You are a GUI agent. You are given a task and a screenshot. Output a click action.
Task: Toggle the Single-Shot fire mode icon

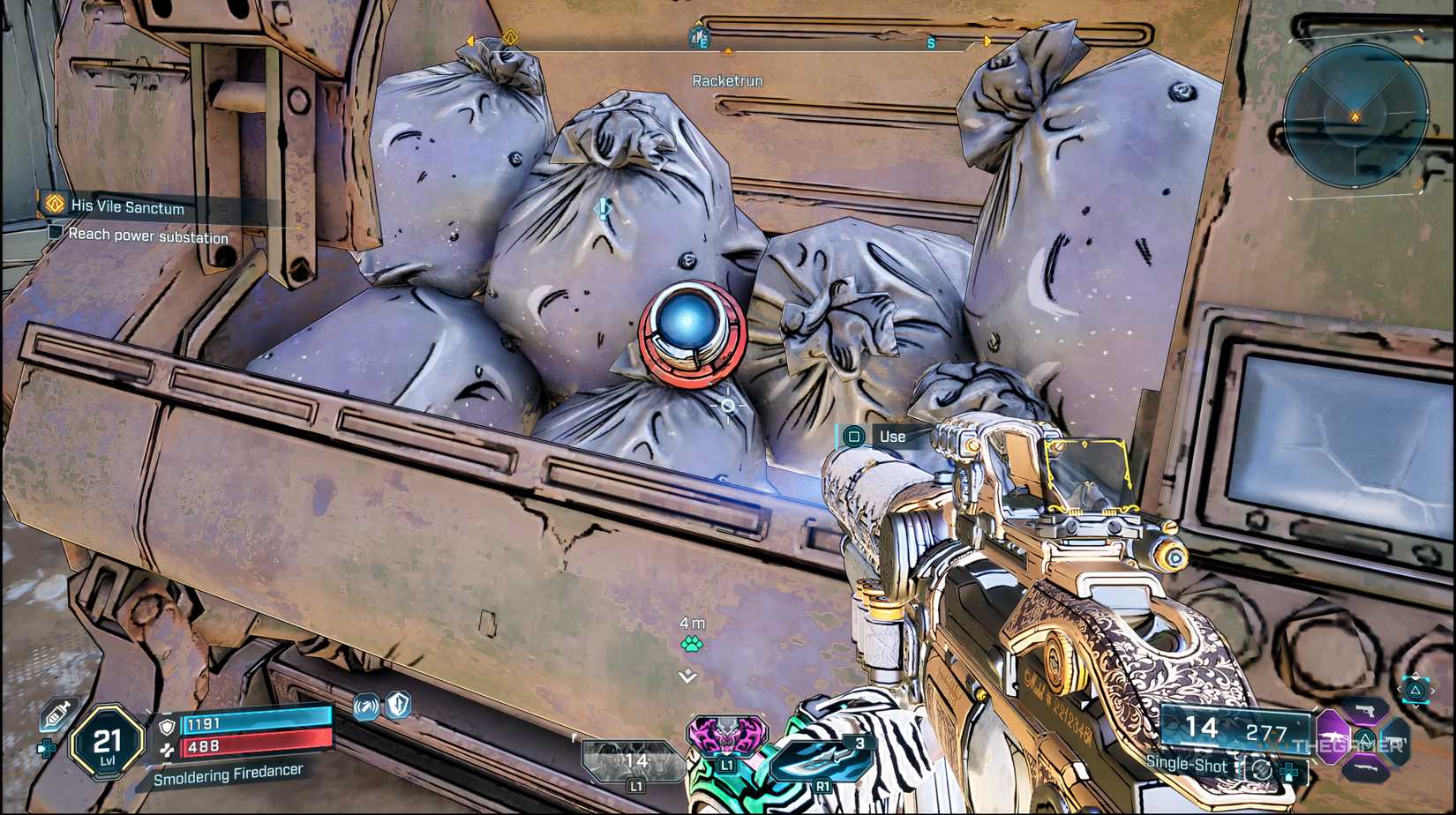click(1262, 769)
